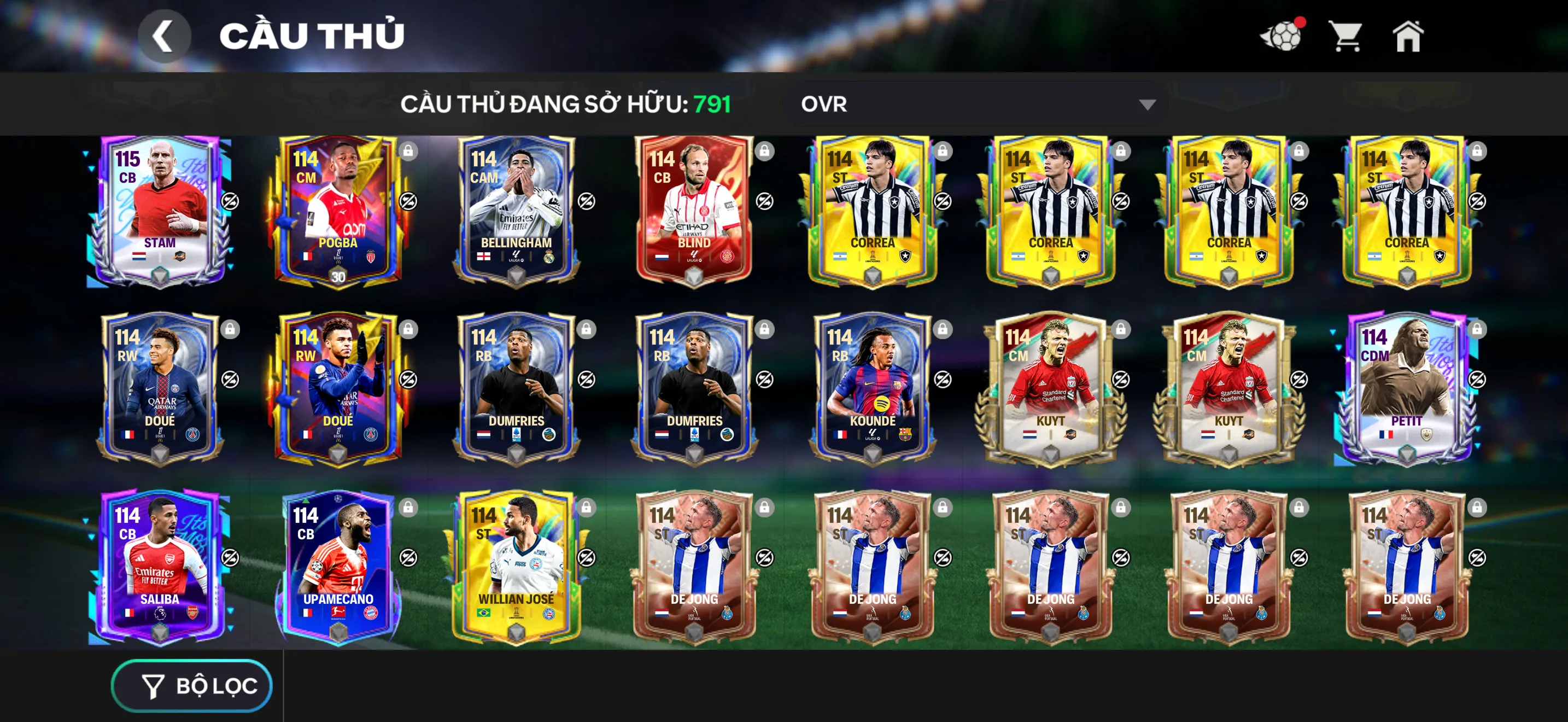The image size is (1568, 722).
Task: Open the soccer ball notification icon
Action: tap(1282, 37)
